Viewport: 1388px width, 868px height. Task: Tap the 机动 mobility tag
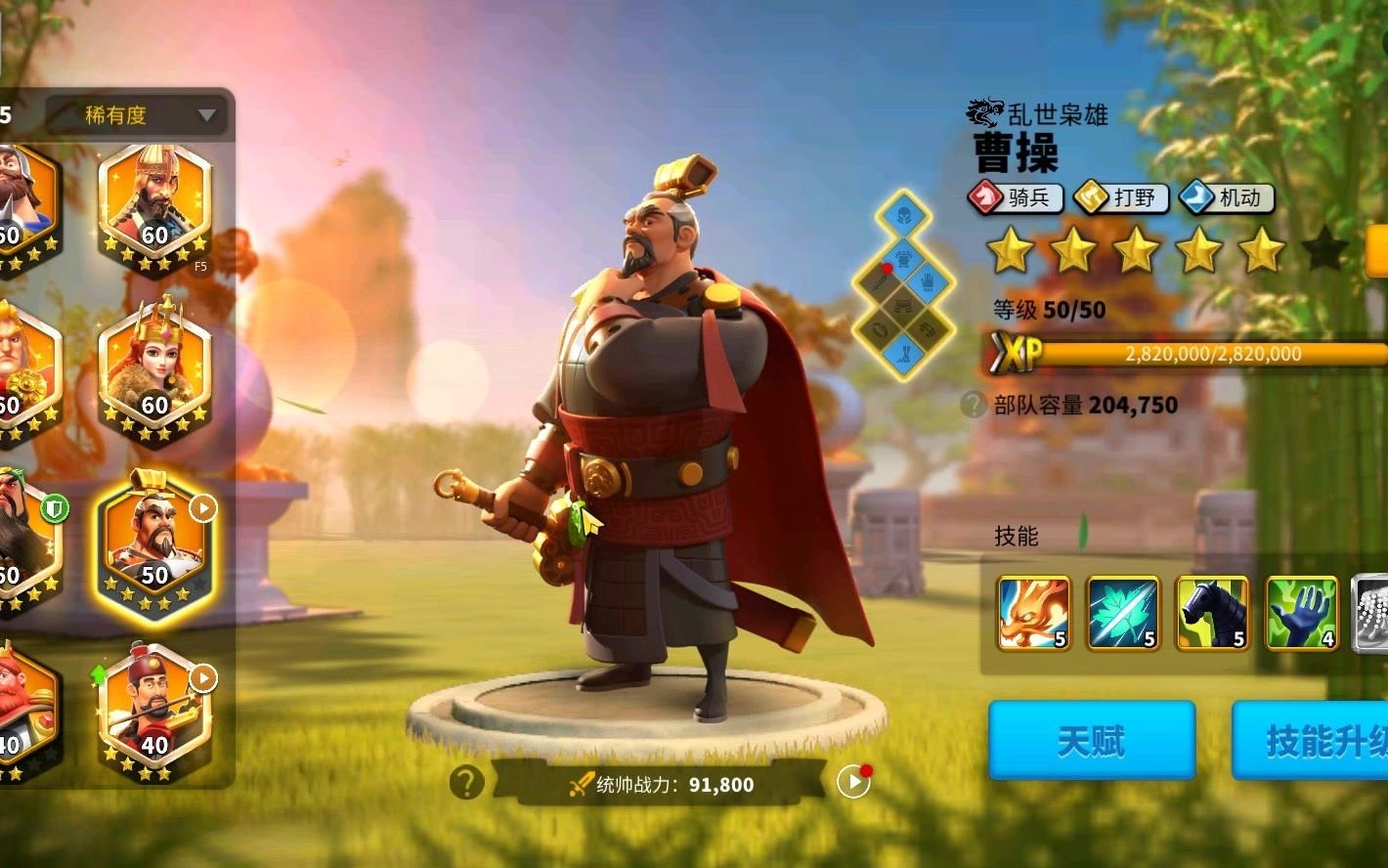tap(1227, 198)
